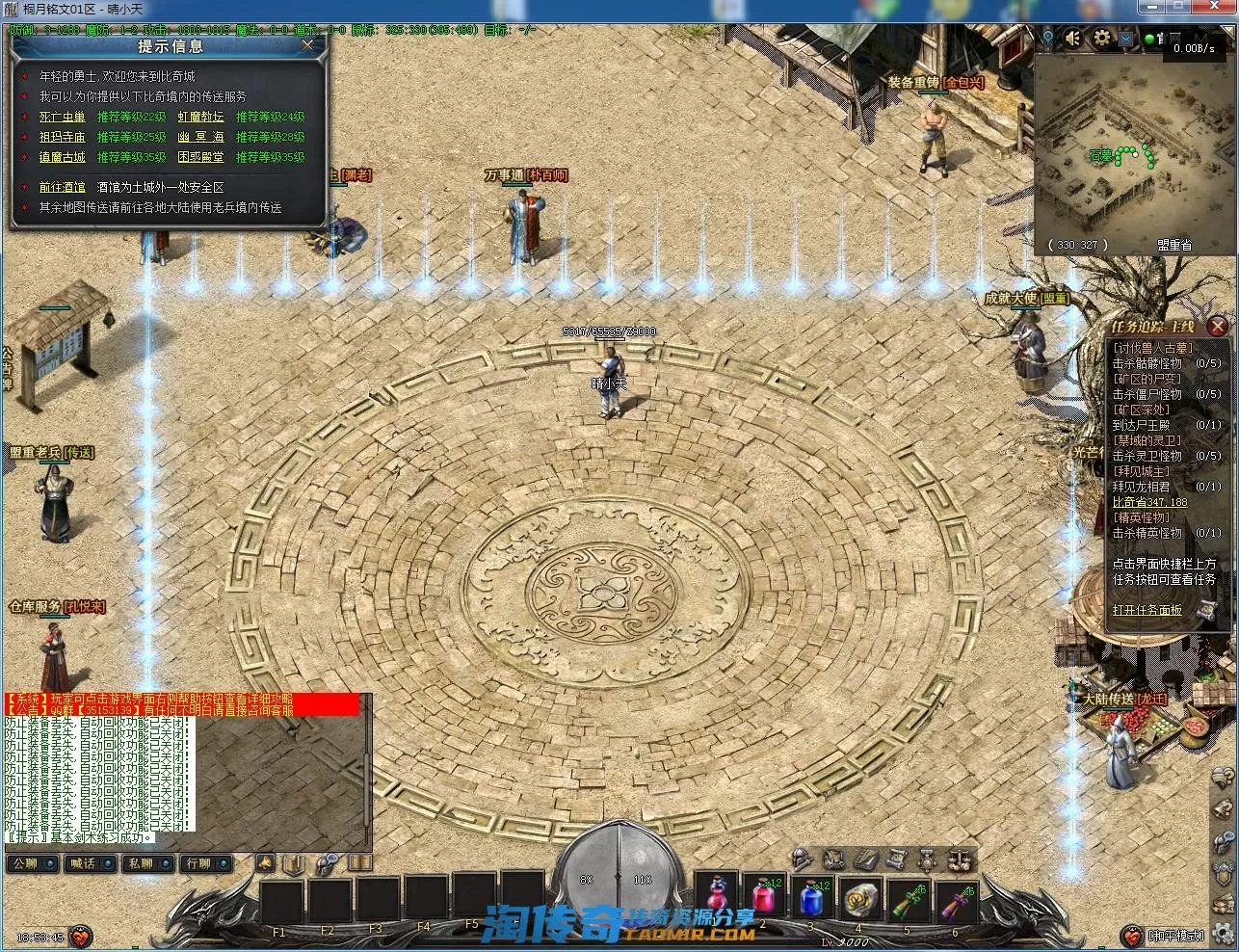Select the 喊话 chat channel

click(x=84, y=863)
